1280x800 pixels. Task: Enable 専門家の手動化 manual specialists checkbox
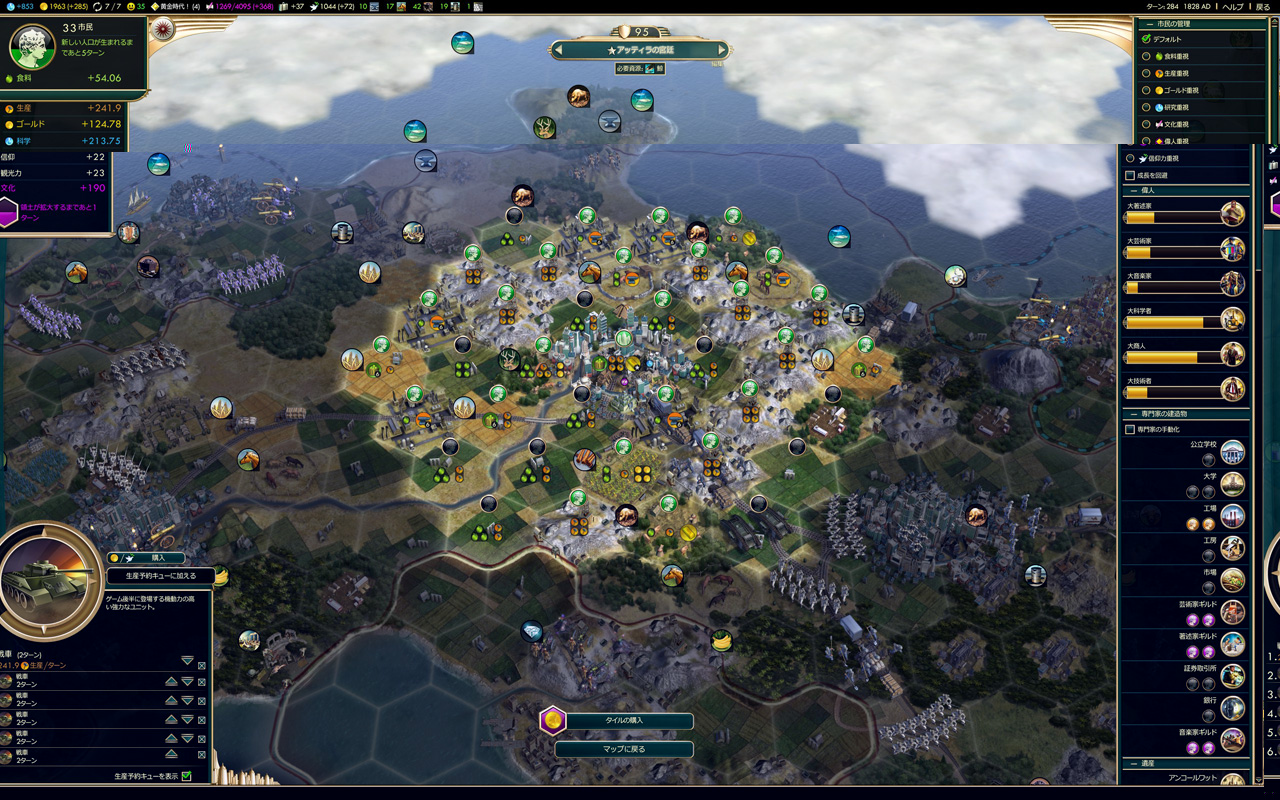pos(1131,429)
